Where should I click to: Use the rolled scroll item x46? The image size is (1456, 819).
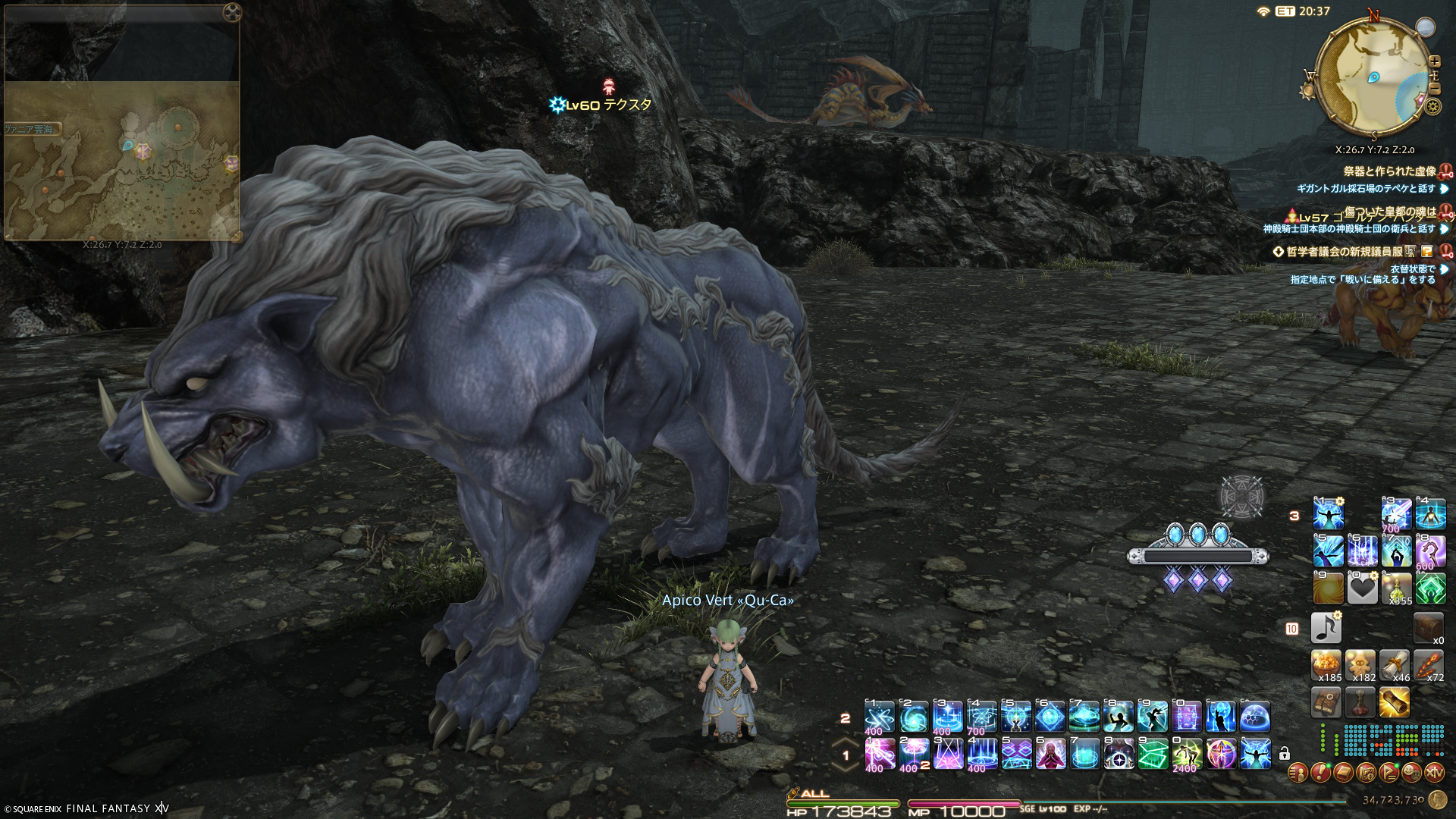coord(1395,665)
